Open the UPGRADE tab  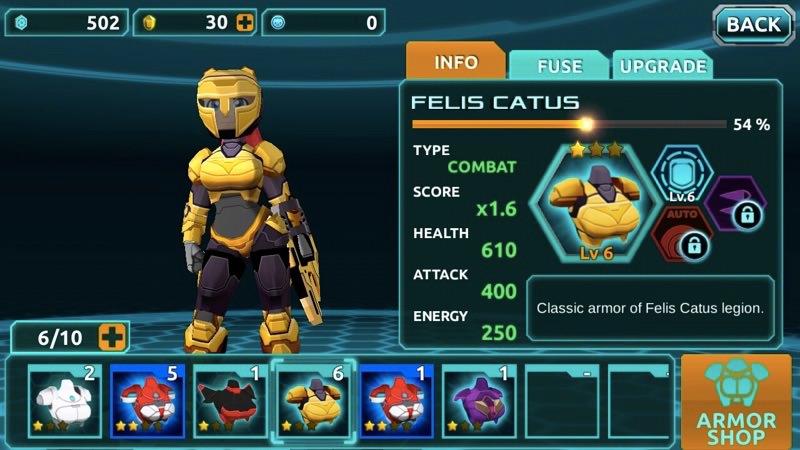click(662, 66)
